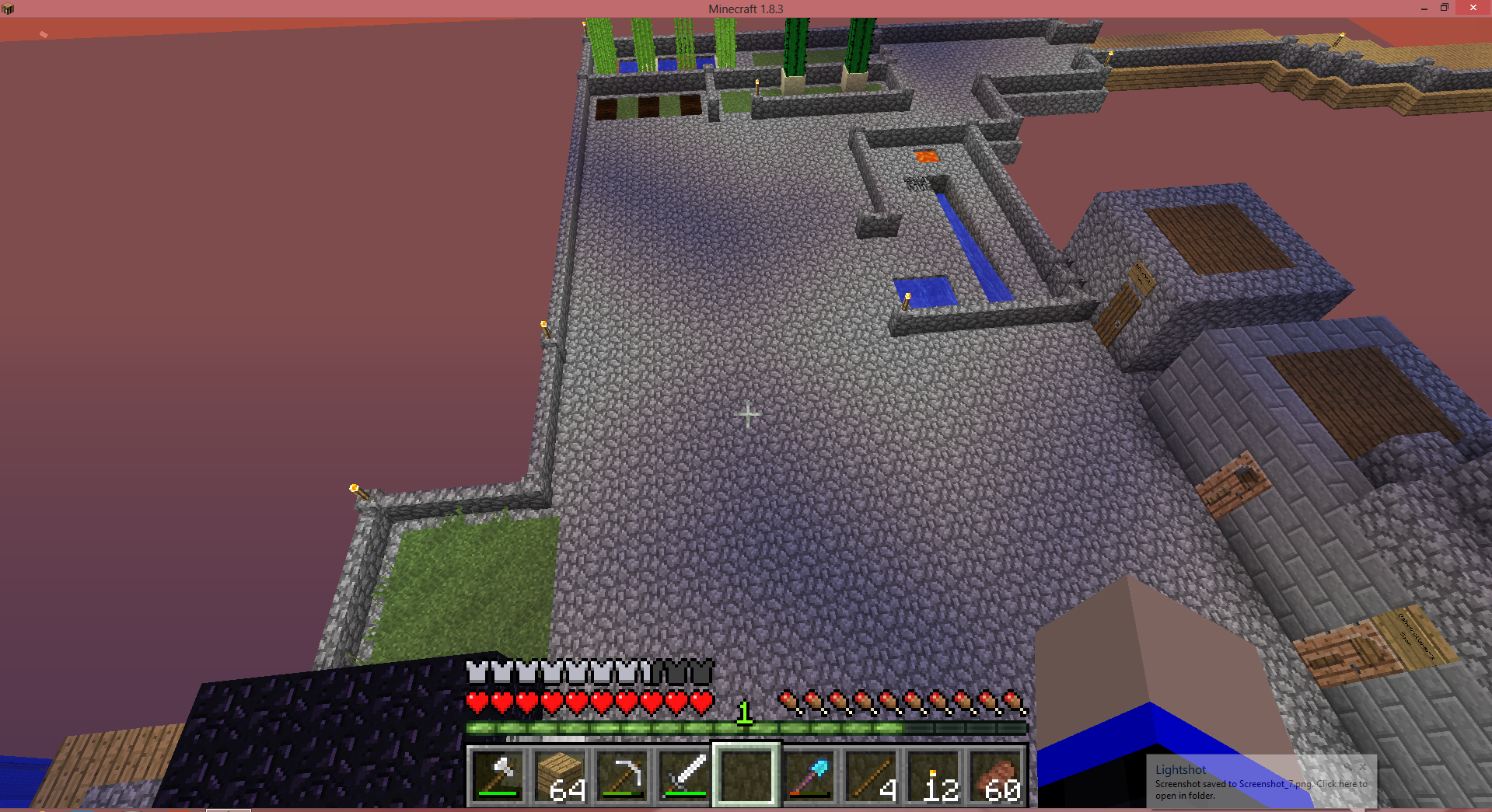This screenshot has height=812, width=1492.
Task: Select the diamond shovel slot
Action: 809,775
